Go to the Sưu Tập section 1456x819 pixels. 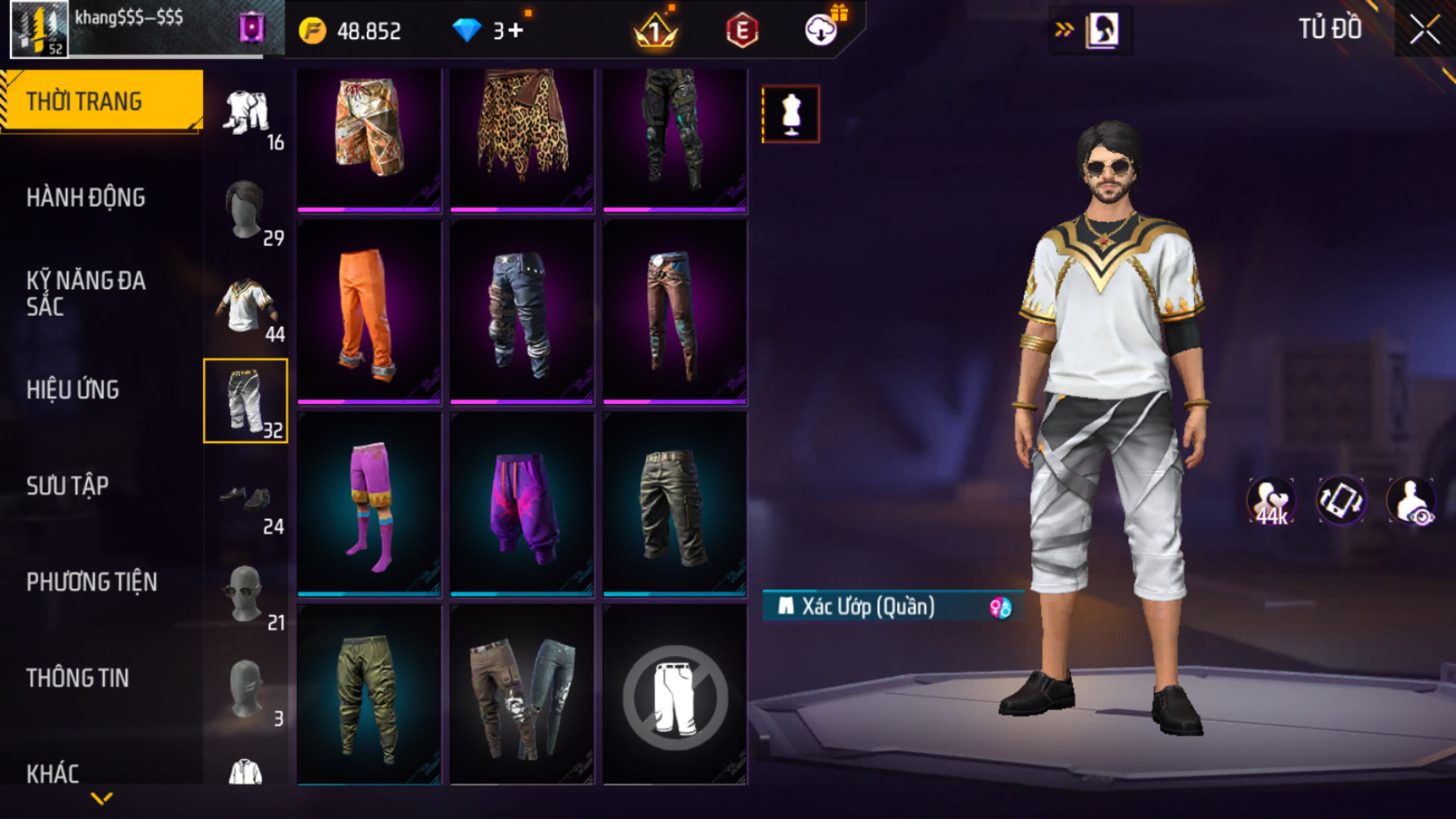point(67,486)
